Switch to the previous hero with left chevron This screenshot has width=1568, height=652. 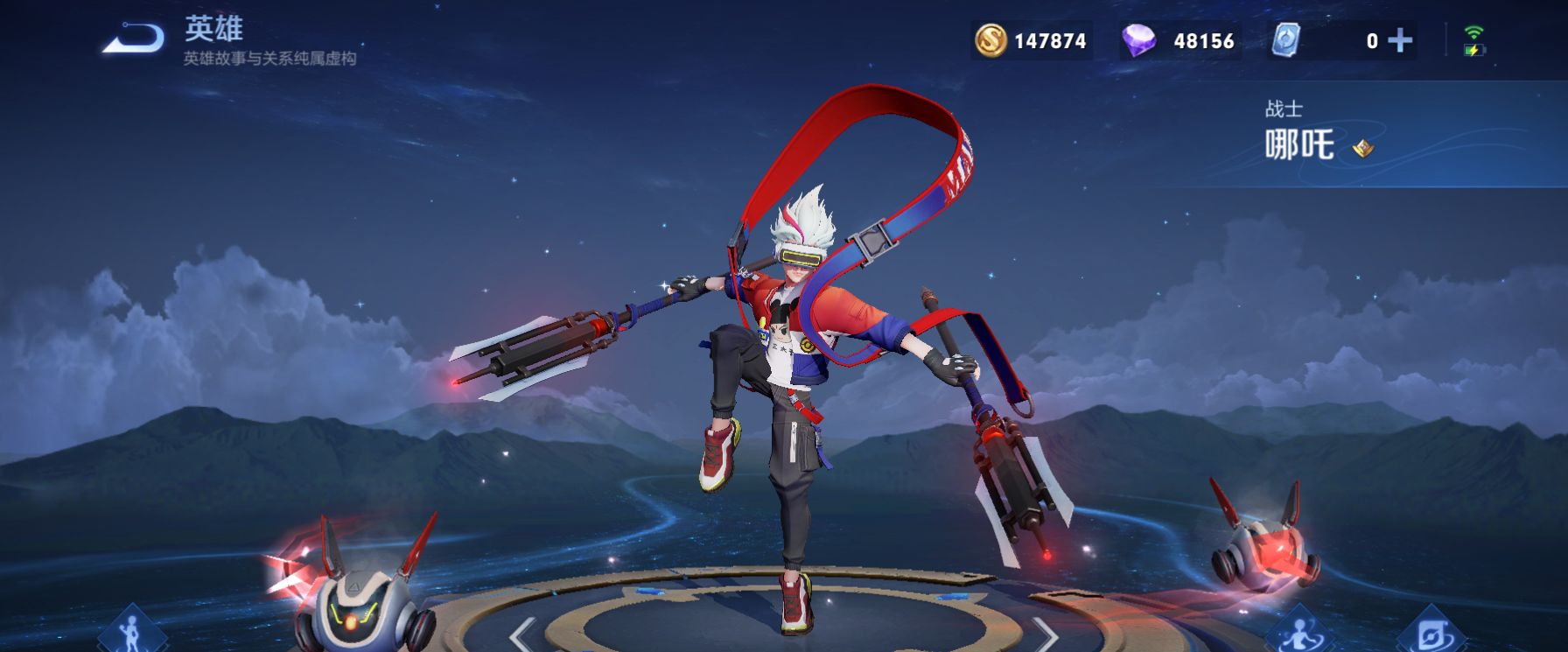pyautogui.click(x=522, y=633)
